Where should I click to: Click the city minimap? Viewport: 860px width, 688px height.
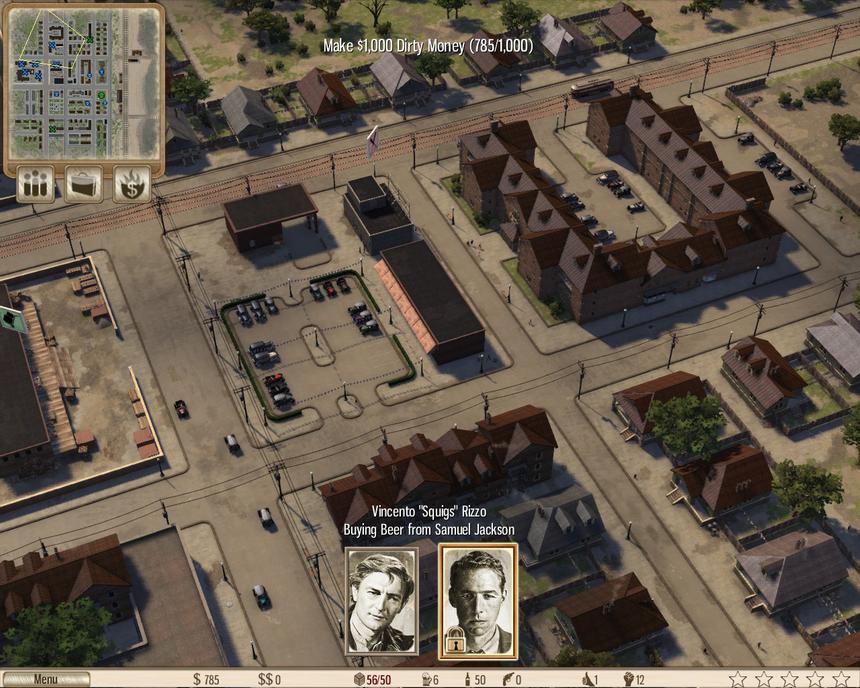(83, 83)
